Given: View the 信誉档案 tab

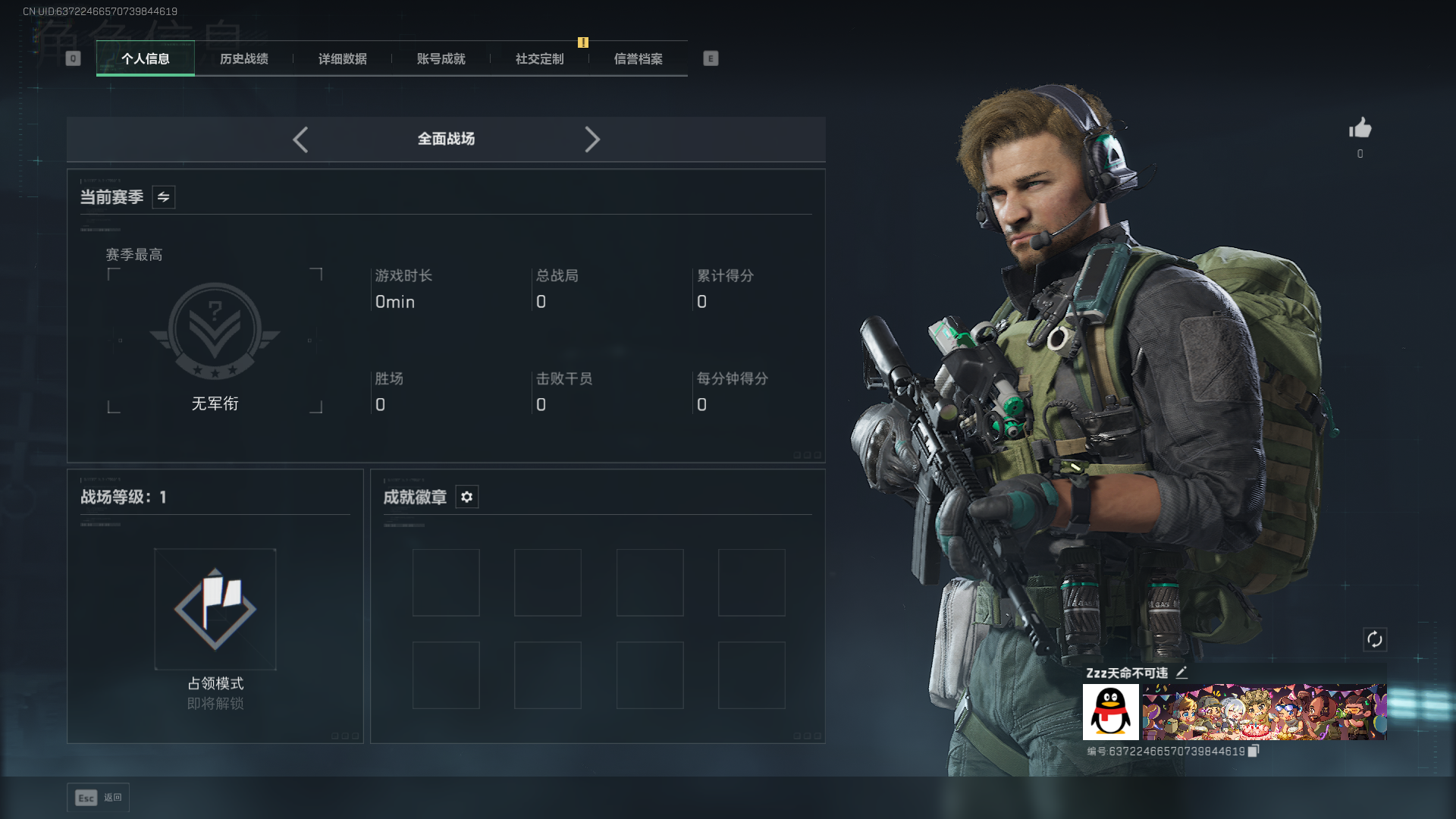Looking at the screenshot, I should (x=639, y=58).
